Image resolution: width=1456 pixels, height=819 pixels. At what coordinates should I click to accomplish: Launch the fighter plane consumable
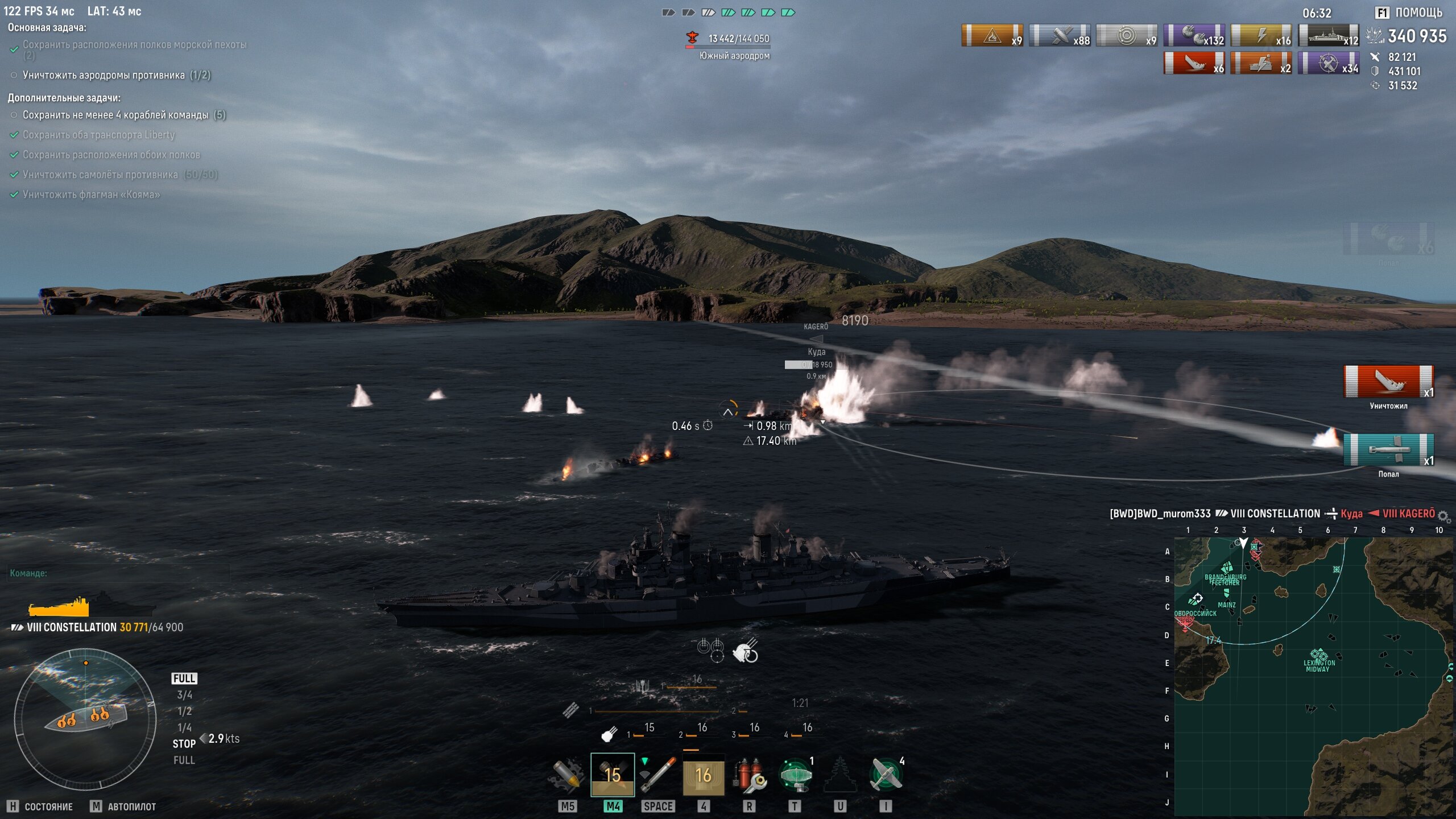886,775
